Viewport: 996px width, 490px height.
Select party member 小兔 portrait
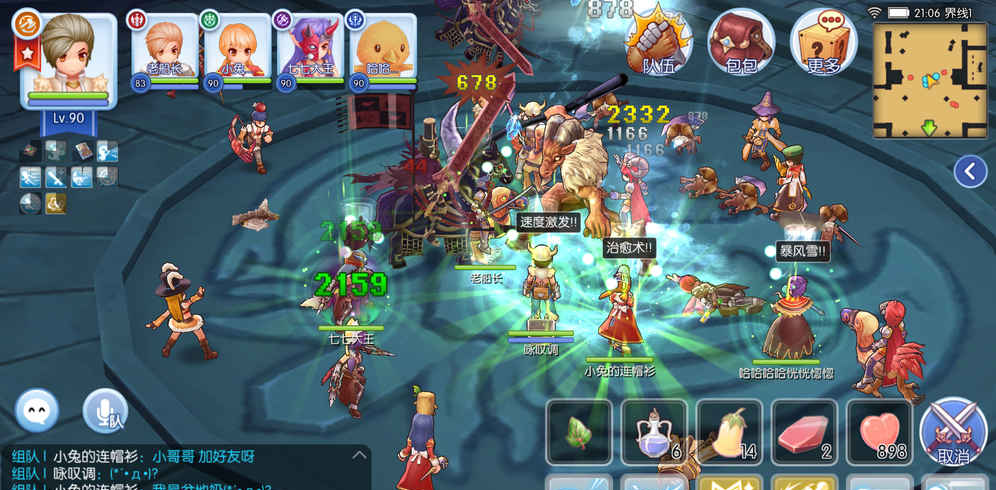[236, 50]
